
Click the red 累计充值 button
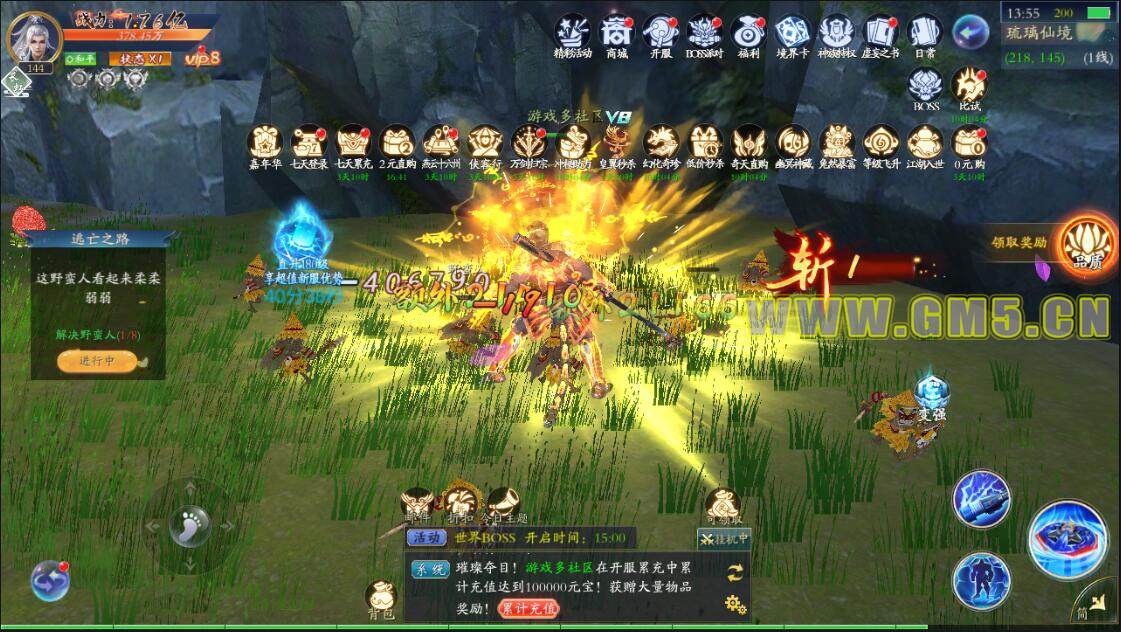(x=530, y=607)
